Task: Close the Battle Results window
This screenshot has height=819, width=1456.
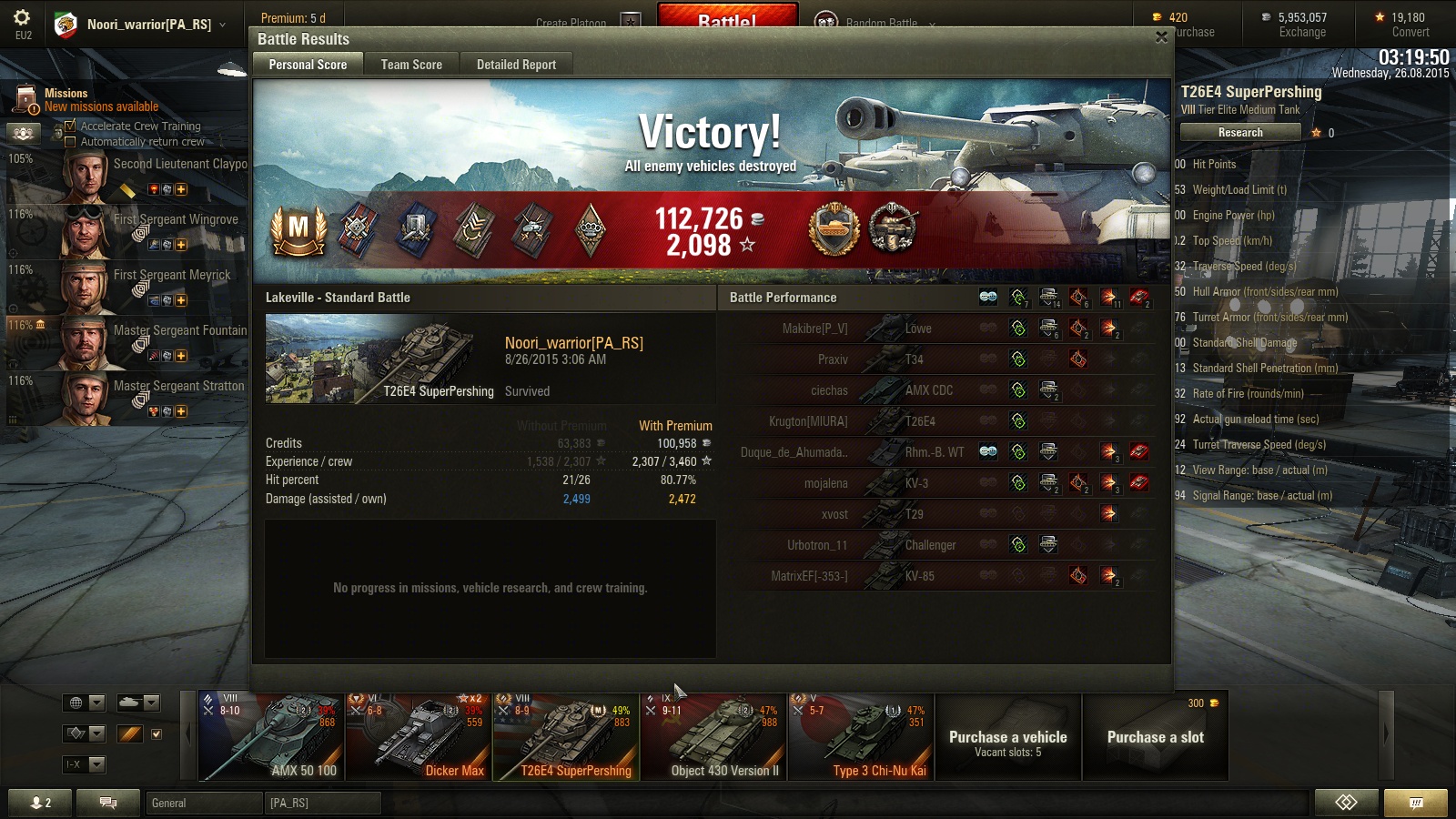Action: coord(1161,37)
